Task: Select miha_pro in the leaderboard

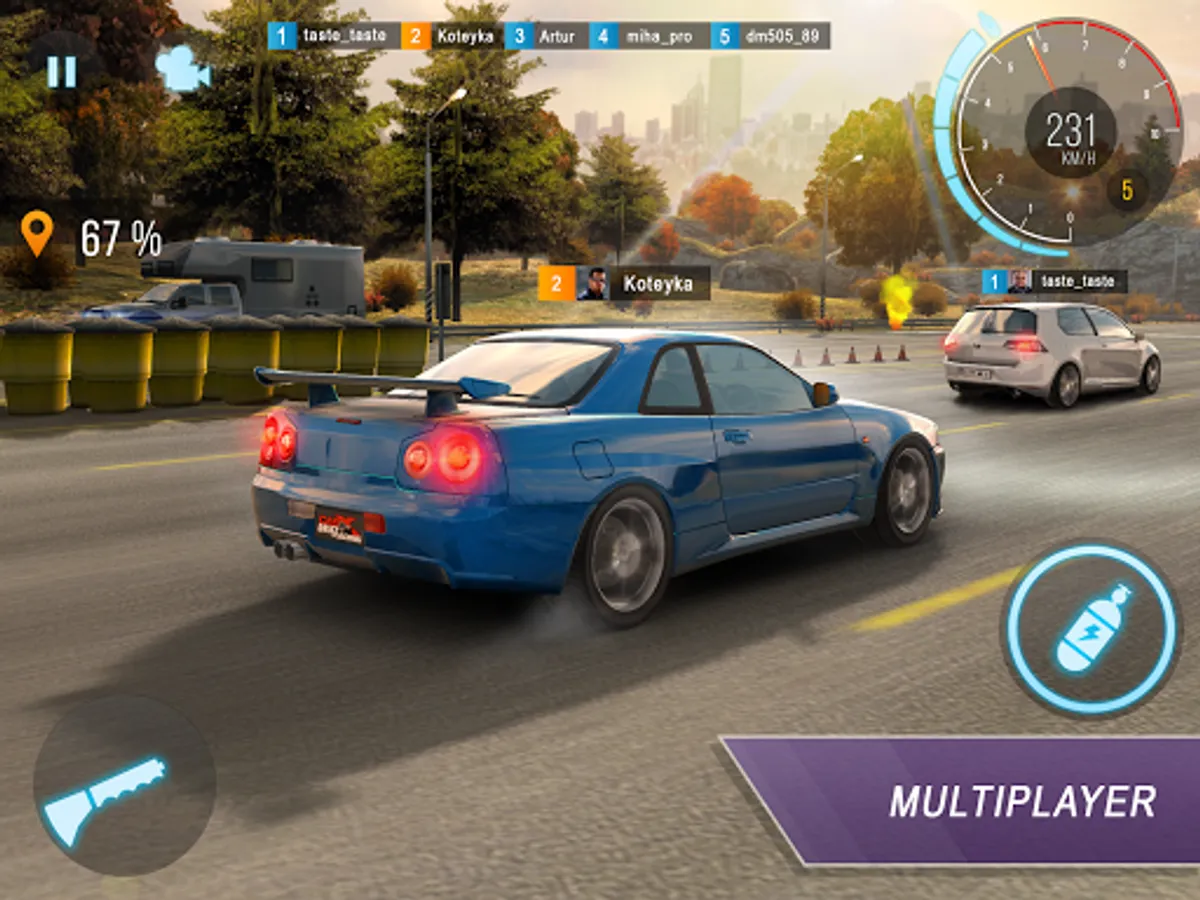Action: point(650,37)
